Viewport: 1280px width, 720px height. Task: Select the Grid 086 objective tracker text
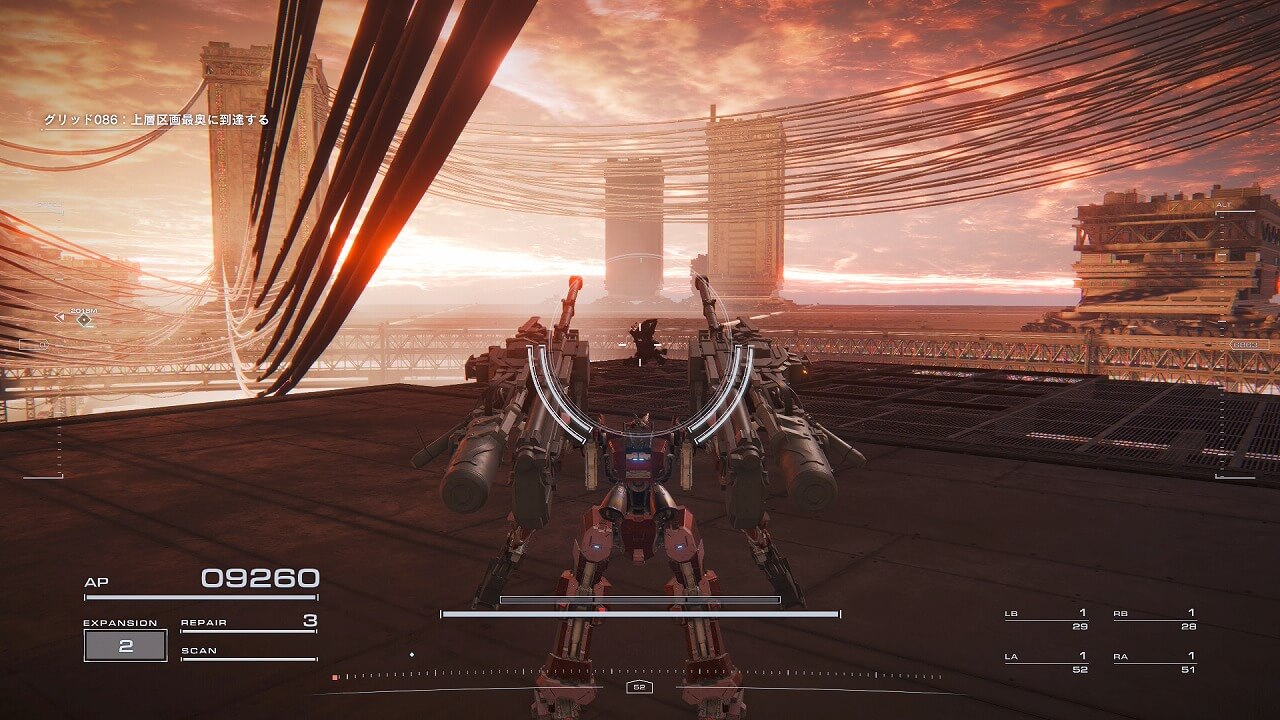(x=155, y=120)
